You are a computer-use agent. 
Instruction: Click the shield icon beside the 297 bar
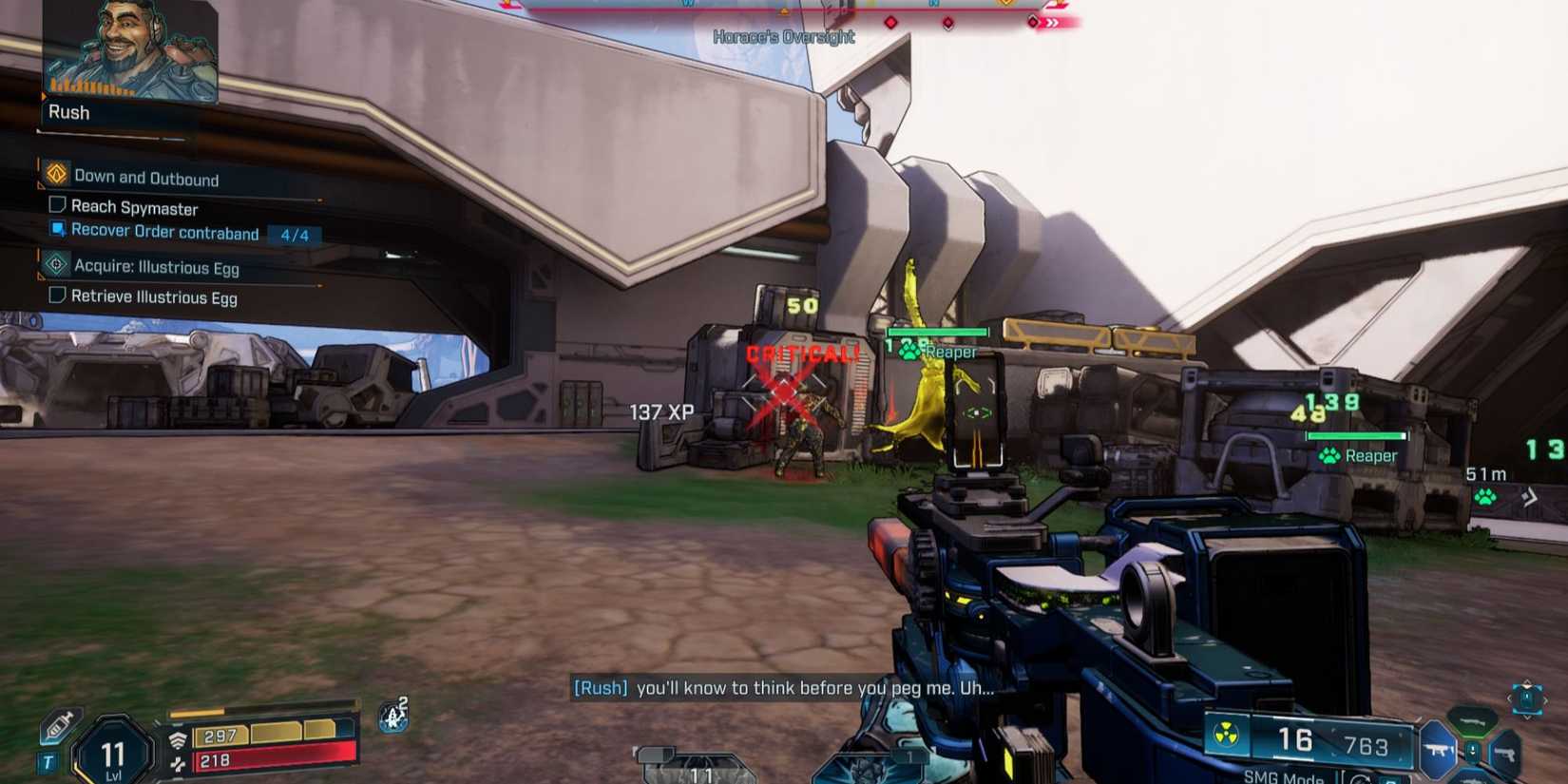point(179,738)
